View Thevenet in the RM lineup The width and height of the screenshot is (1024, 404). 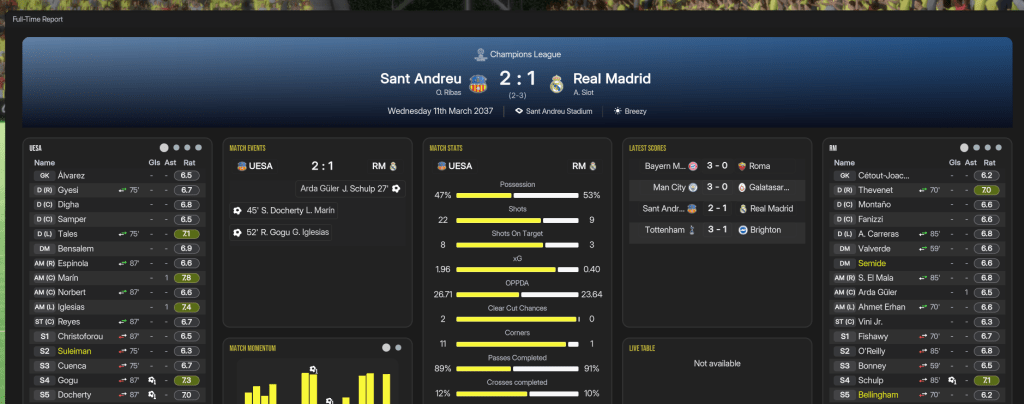coord(876,190)
